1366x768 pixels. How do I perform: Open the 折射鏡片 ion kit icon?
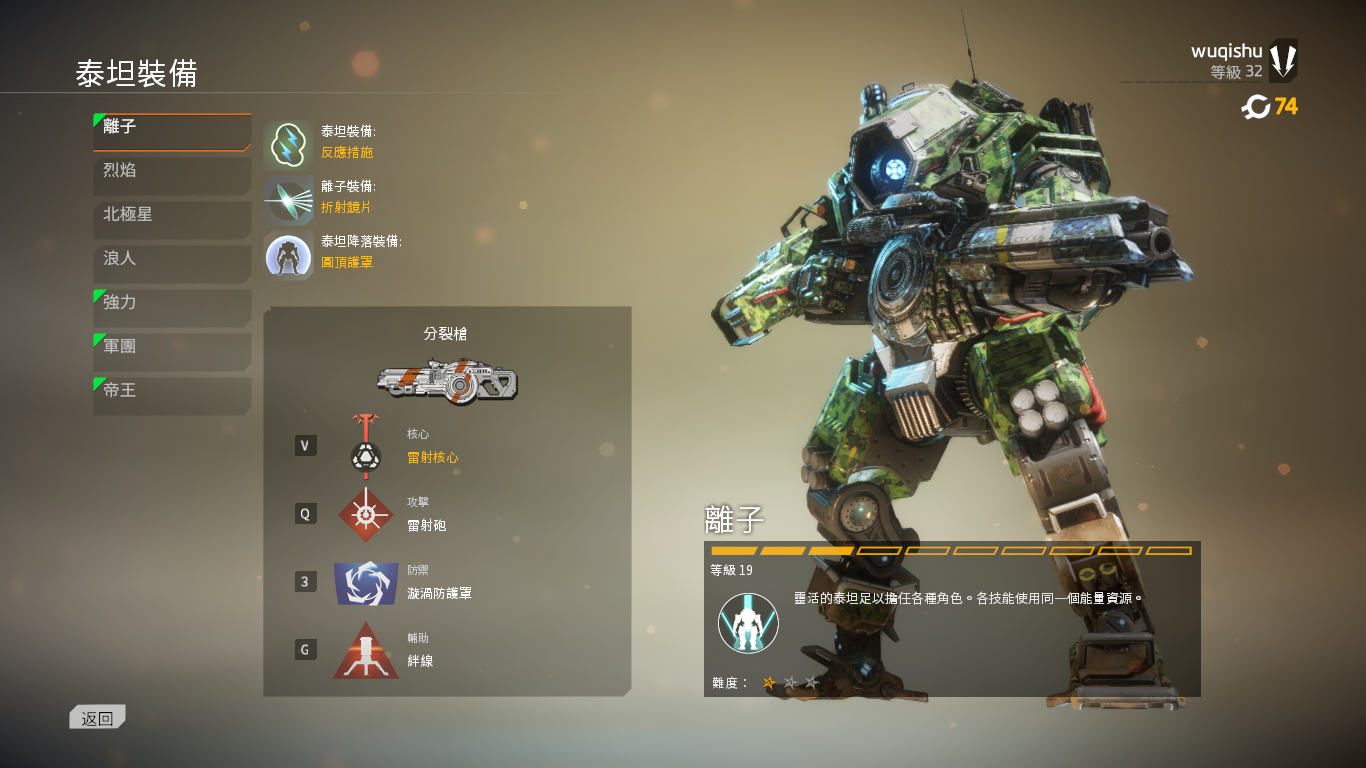(x=287, y=198)
